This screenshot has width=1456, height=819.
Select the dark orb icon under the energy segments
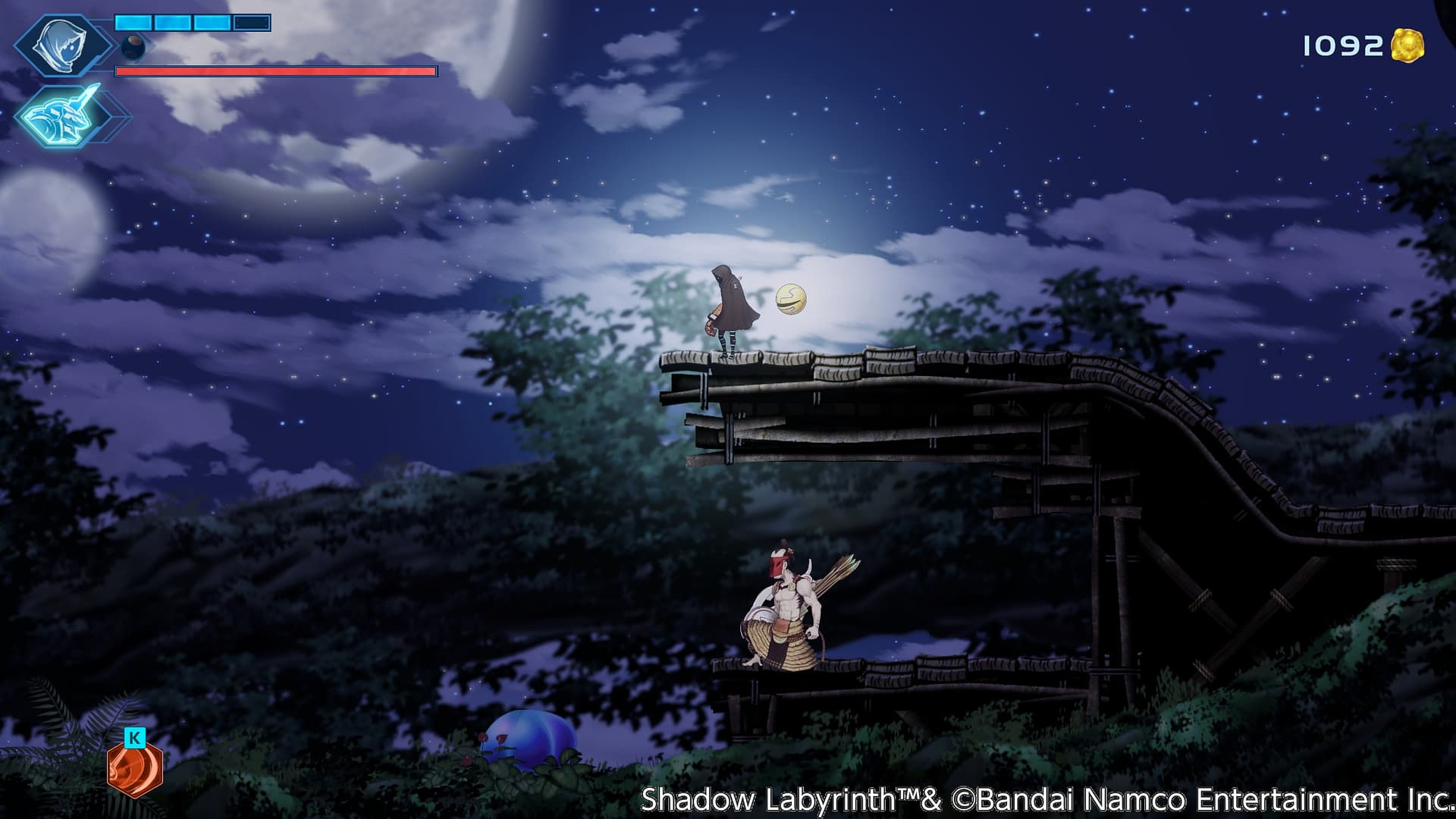(x=133, y=47)
